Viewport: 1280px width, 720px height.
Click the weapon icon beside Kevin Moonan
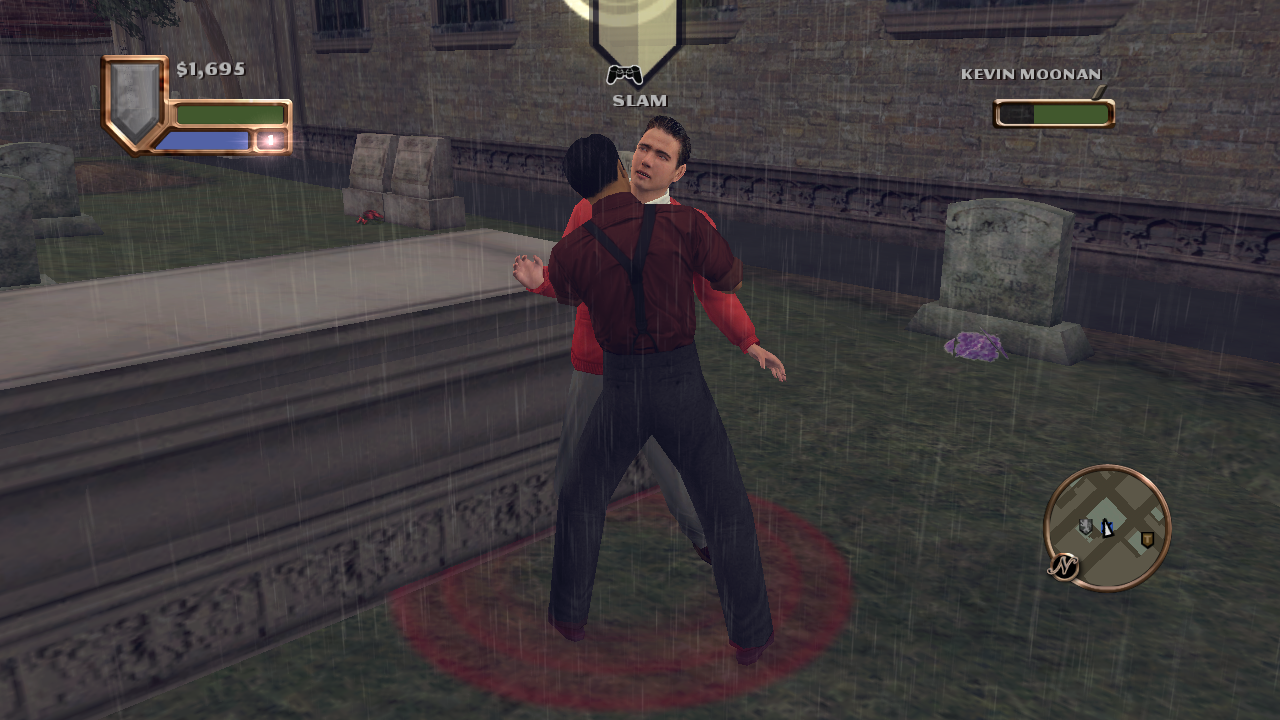click(1100, 92)
